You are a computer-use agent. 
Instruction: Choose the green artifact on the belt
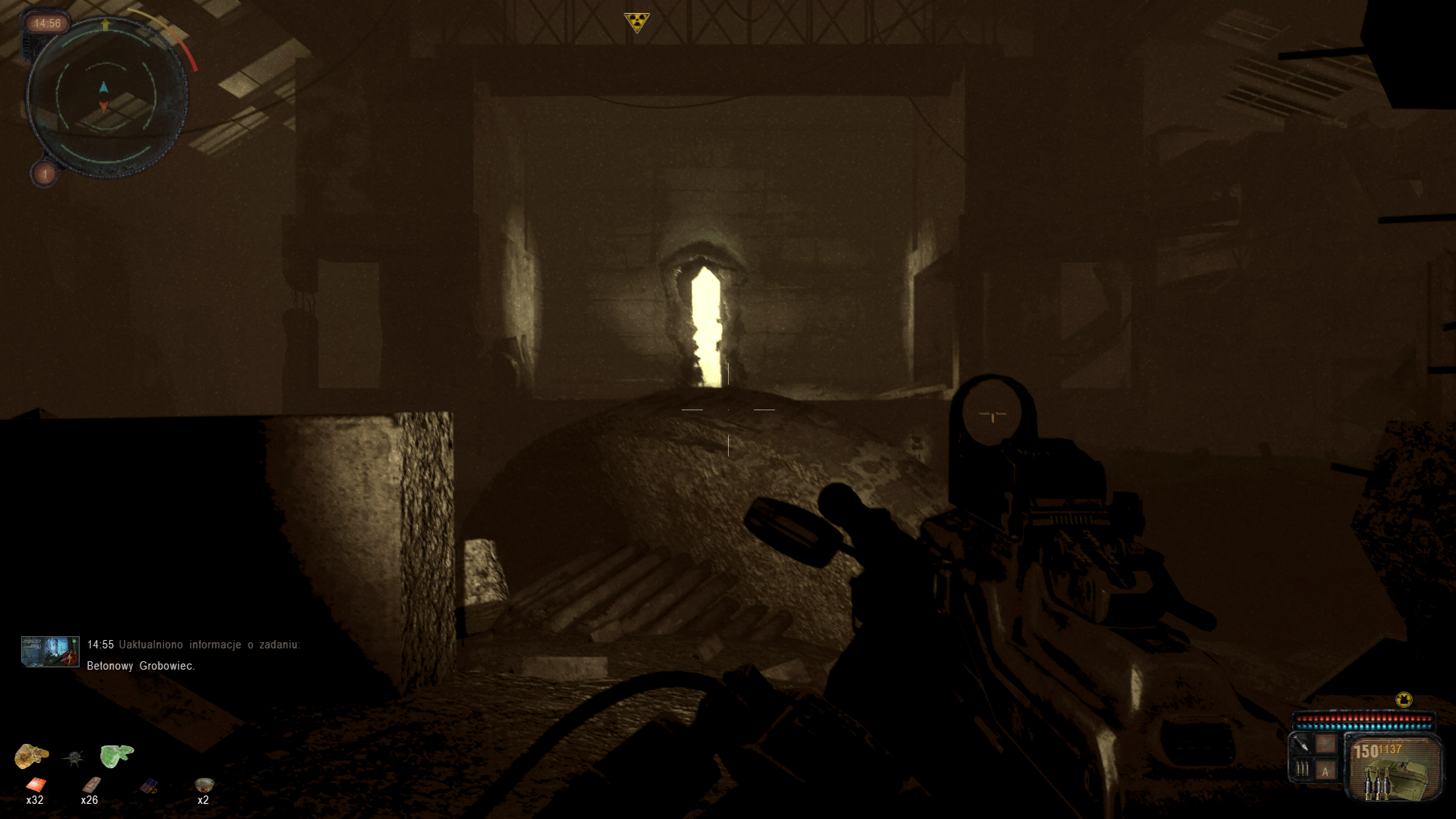(x=116, y=755)
